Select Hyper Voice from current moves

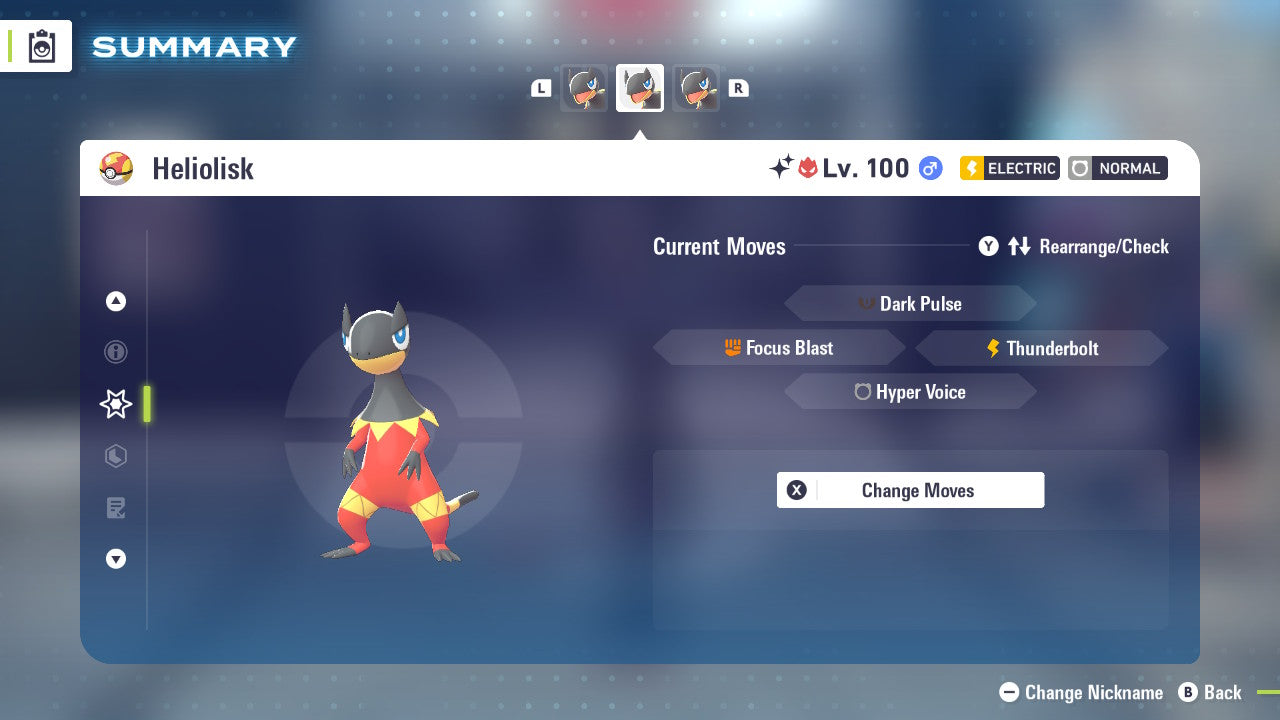(910, 391)
